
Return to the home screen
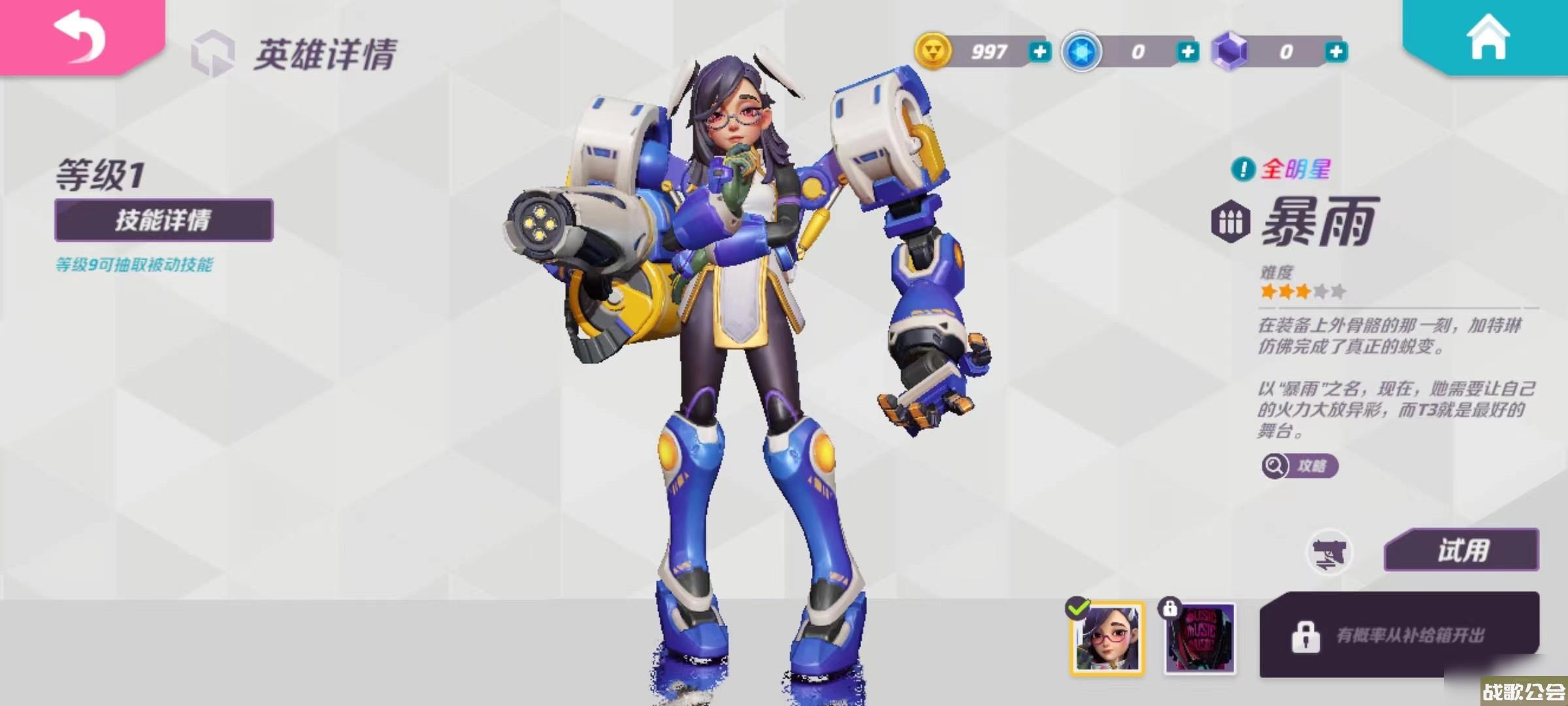click(x=1488, y=37)
